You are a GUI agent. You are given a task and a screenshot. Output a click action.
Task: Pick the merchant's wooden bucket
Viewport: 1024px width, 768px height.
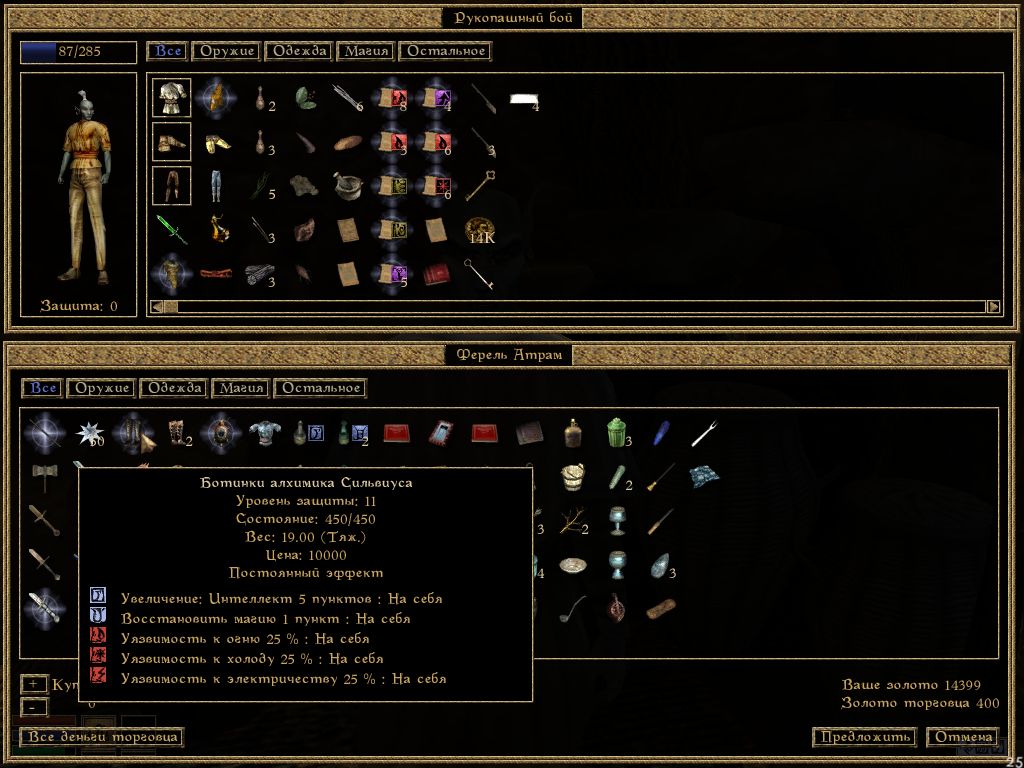click(573, 475)
